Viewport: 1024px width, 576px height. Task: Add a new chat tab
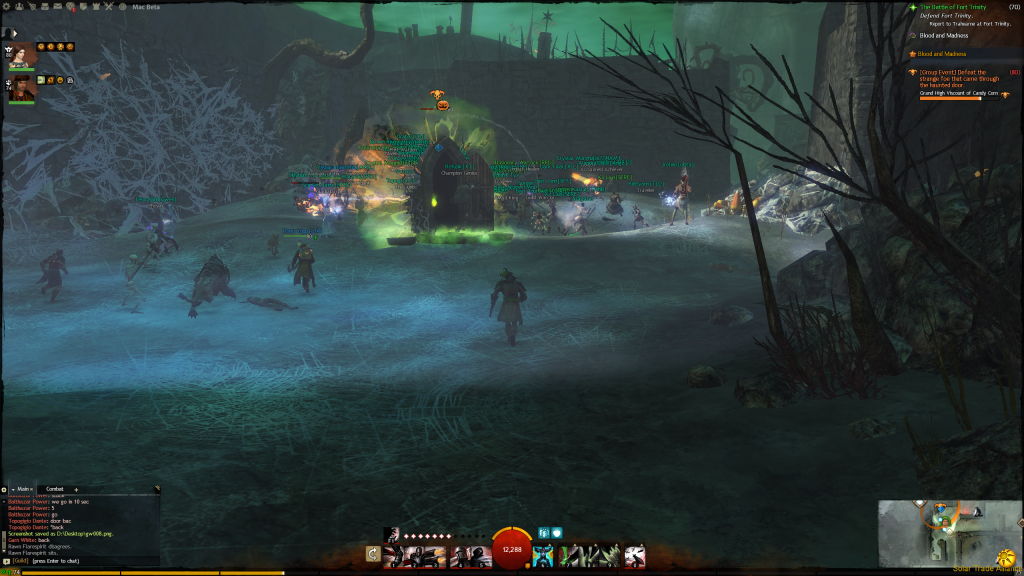(x=76, y=489)
